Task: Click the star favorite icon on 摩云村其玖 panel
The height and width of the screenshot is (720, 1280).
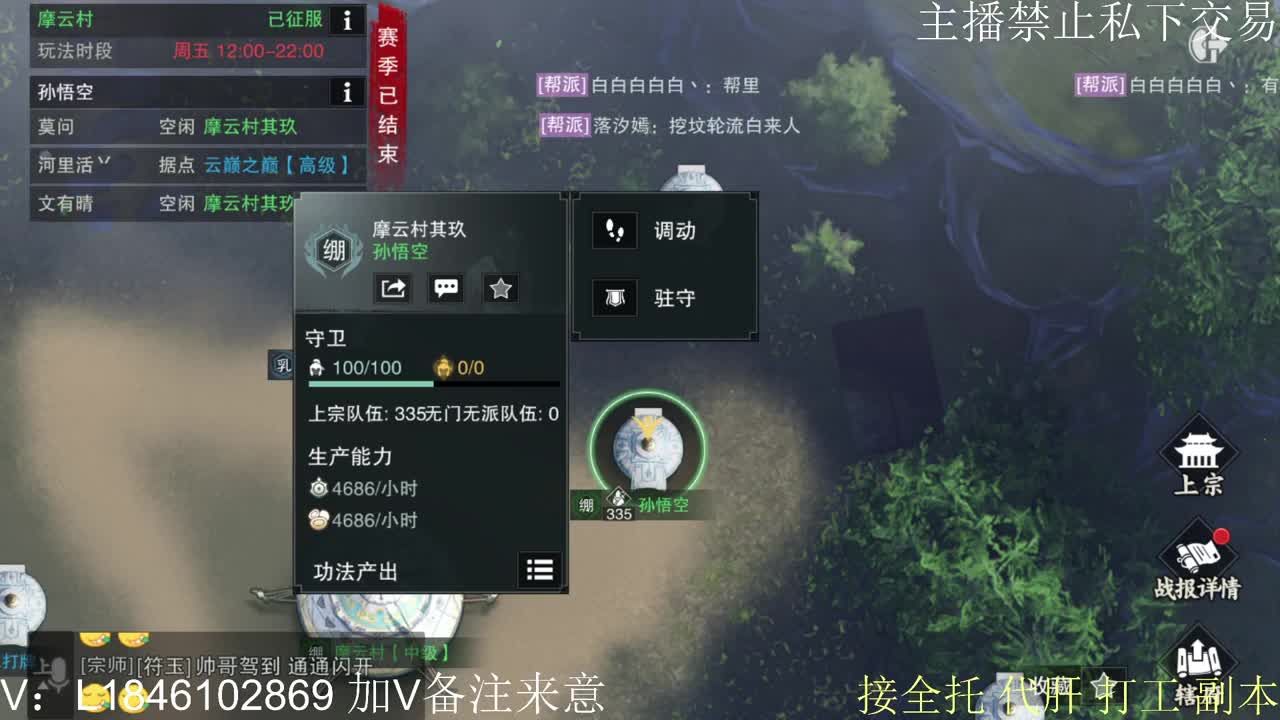Action: tap(500, 288)
